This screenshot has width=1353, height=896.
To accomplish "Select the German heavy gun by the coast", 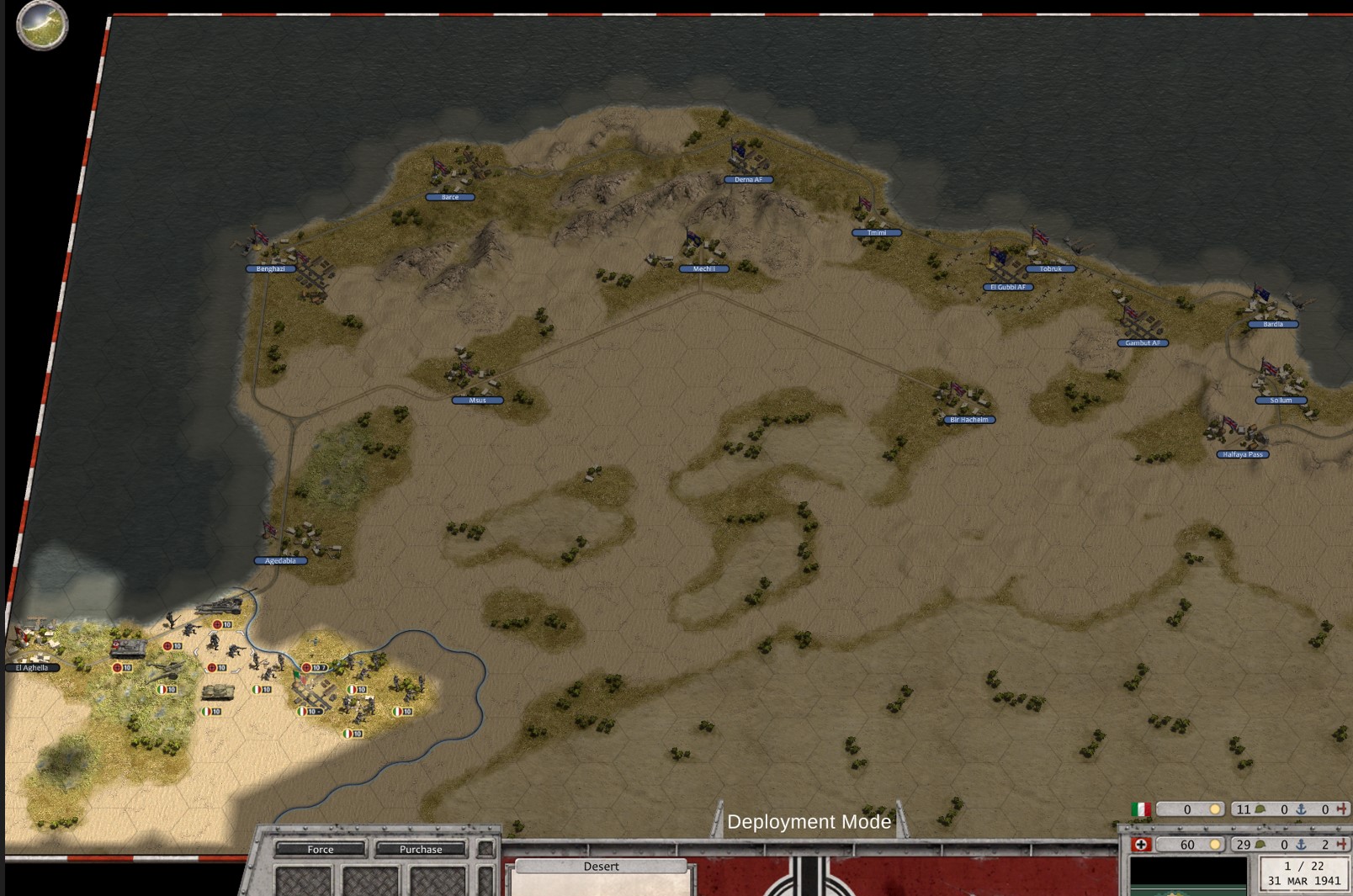I will tap(220, 605).
